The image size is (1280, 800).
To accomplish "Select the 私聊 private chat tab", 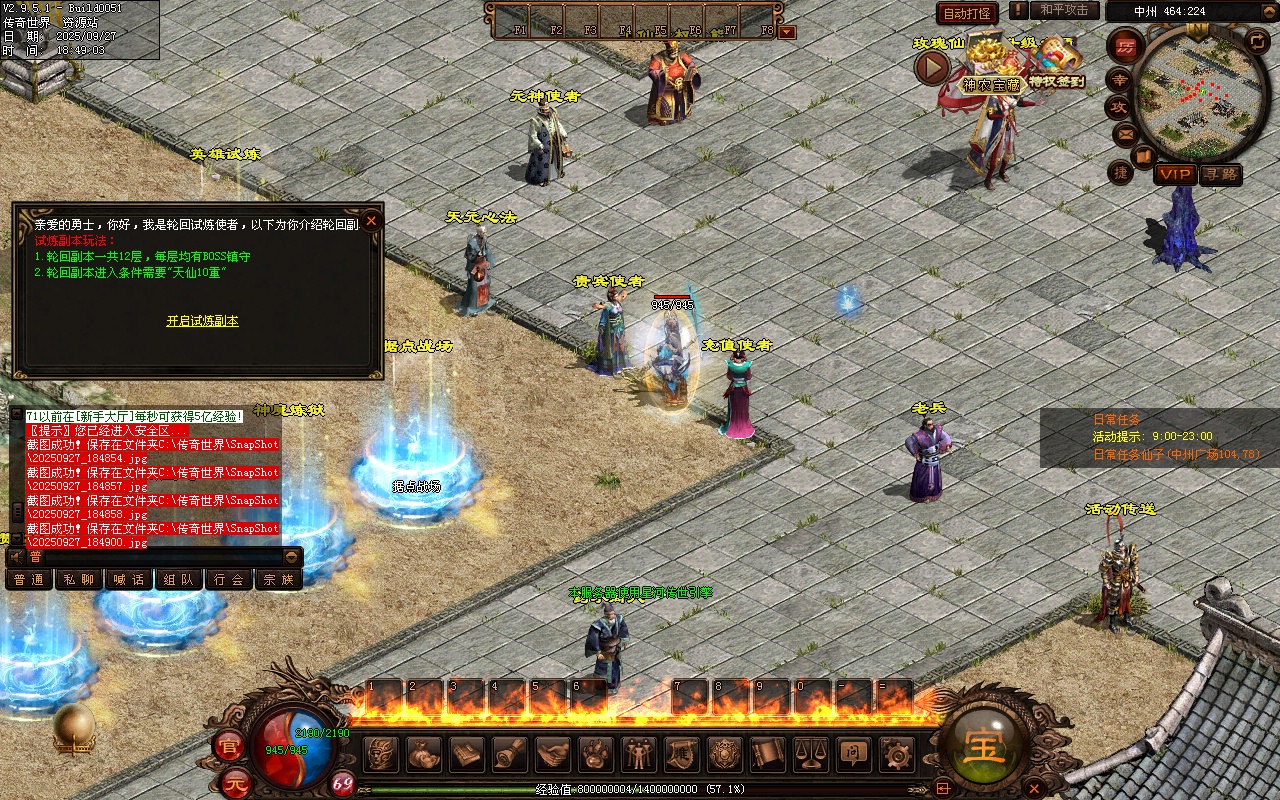I will point(79,579).
